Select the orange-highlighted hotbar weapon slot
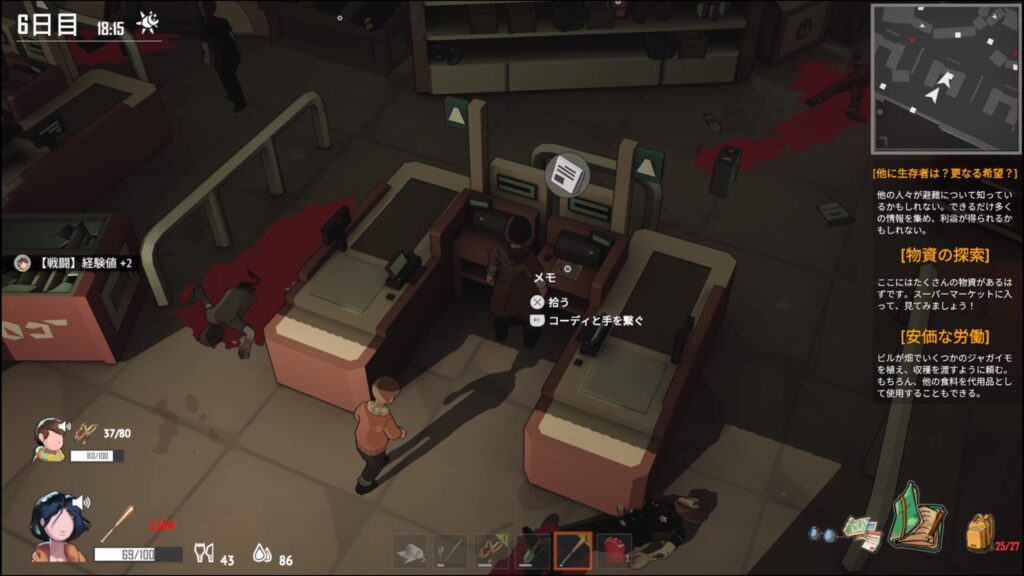1024x576 pixels. click(x=572, y=551)
